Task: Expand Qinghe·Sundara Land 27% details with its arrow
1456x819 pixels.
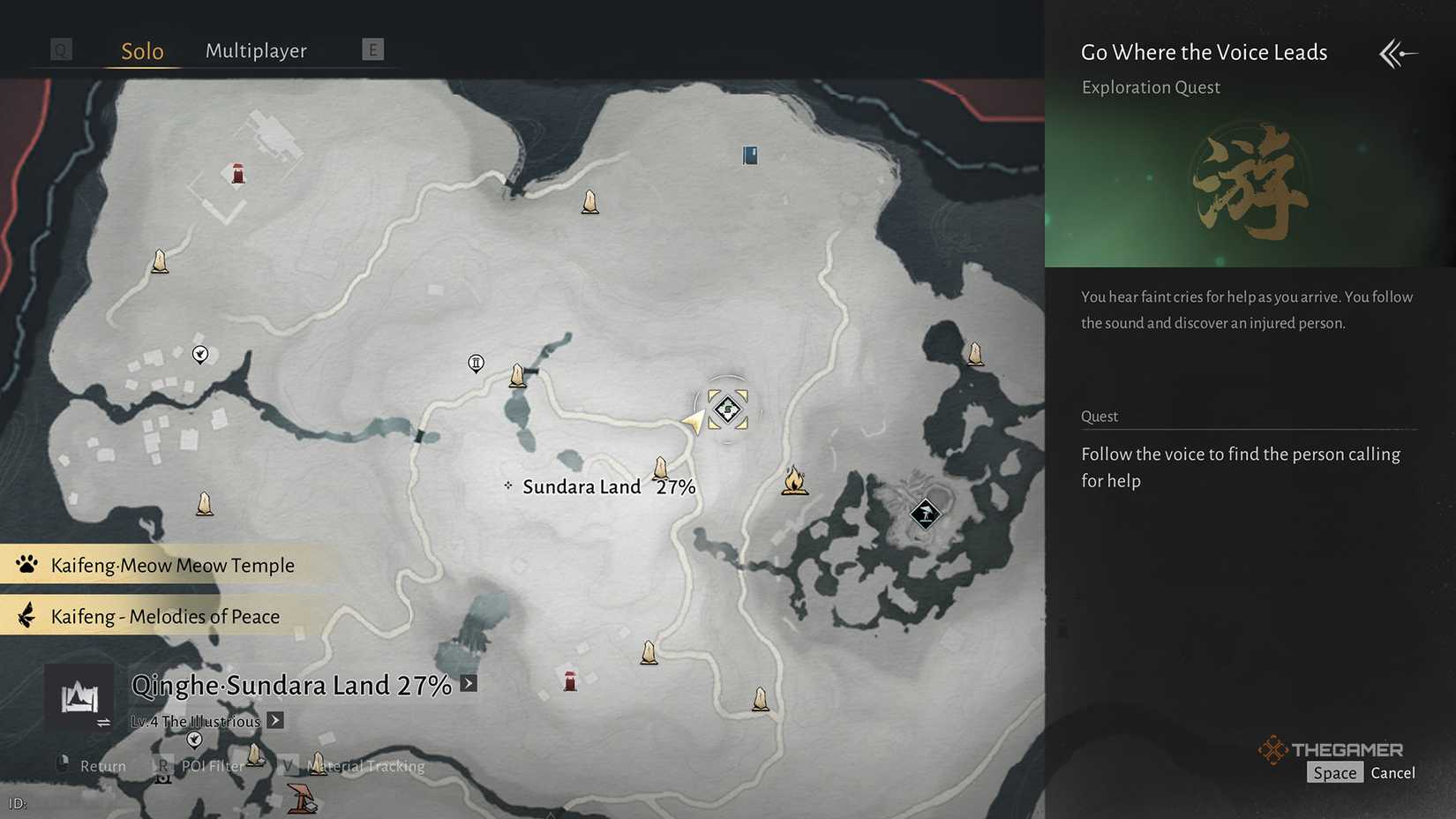Action: click(x=469, y=683)
